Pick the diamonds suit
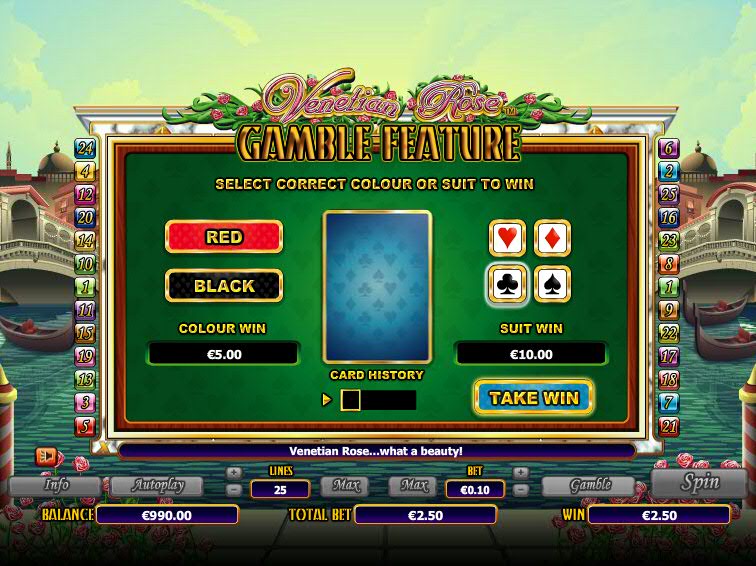Image resolution: width=756 pixels, height=566 pixels. click(x=553, y=238)
